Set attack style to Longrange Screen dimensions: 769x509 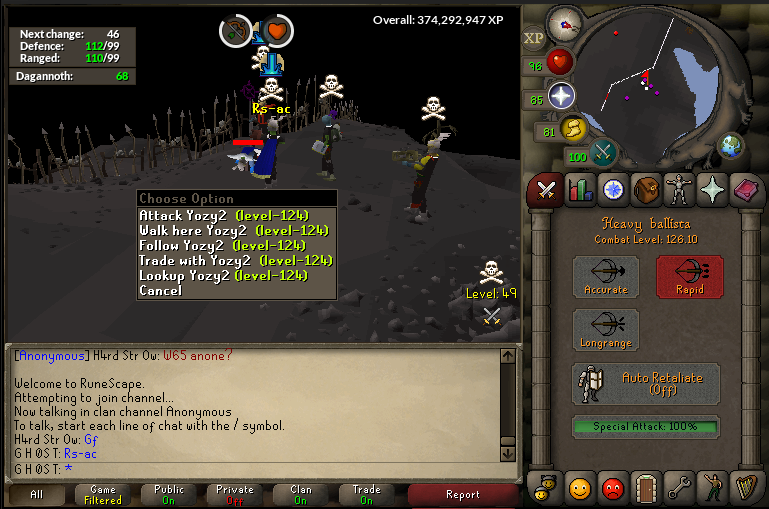pyautogui.click(x=606, y=330)
